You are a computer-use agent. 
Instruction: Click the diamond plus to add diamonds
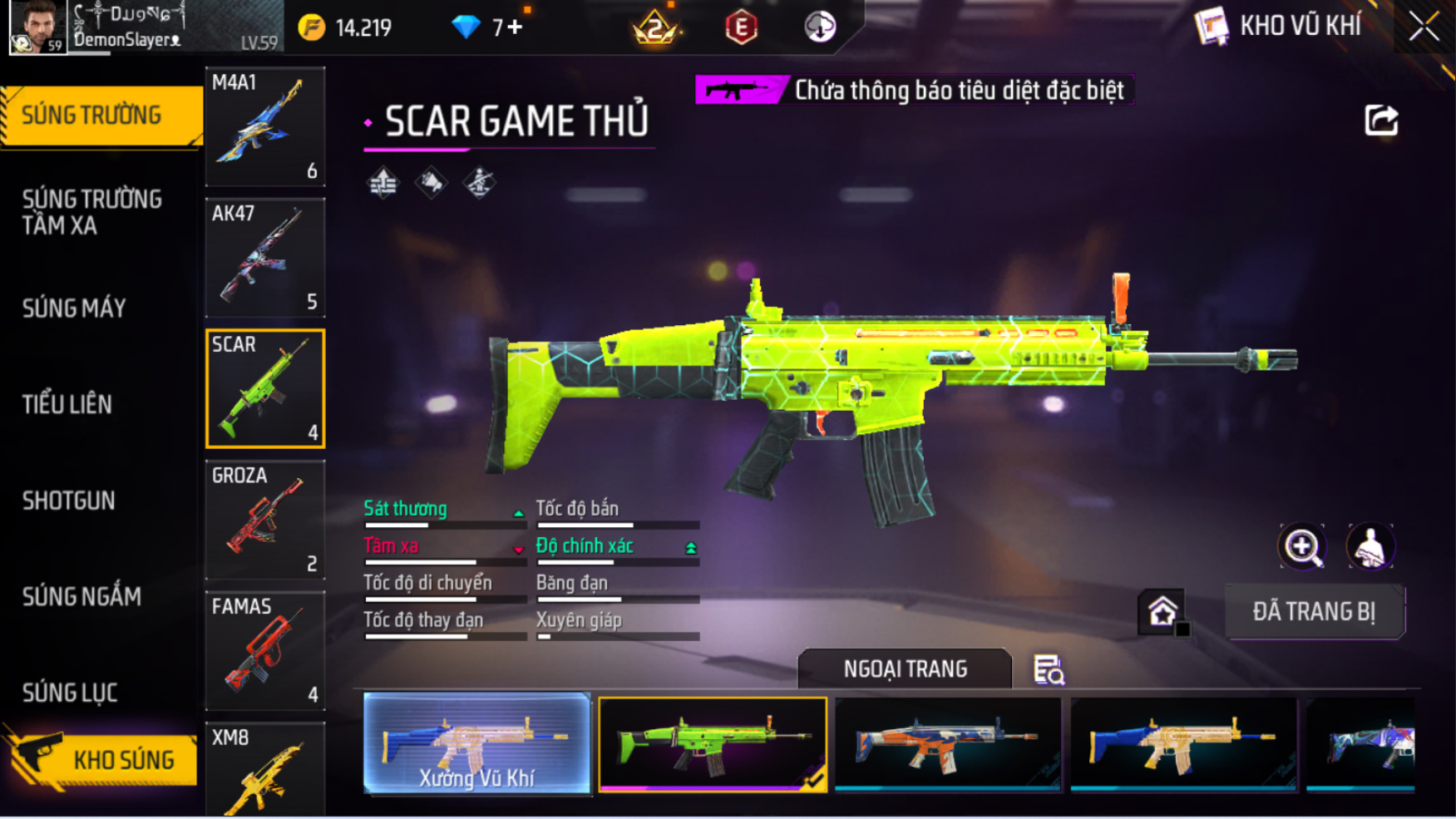pyautogui.click(x=516, y=27)
